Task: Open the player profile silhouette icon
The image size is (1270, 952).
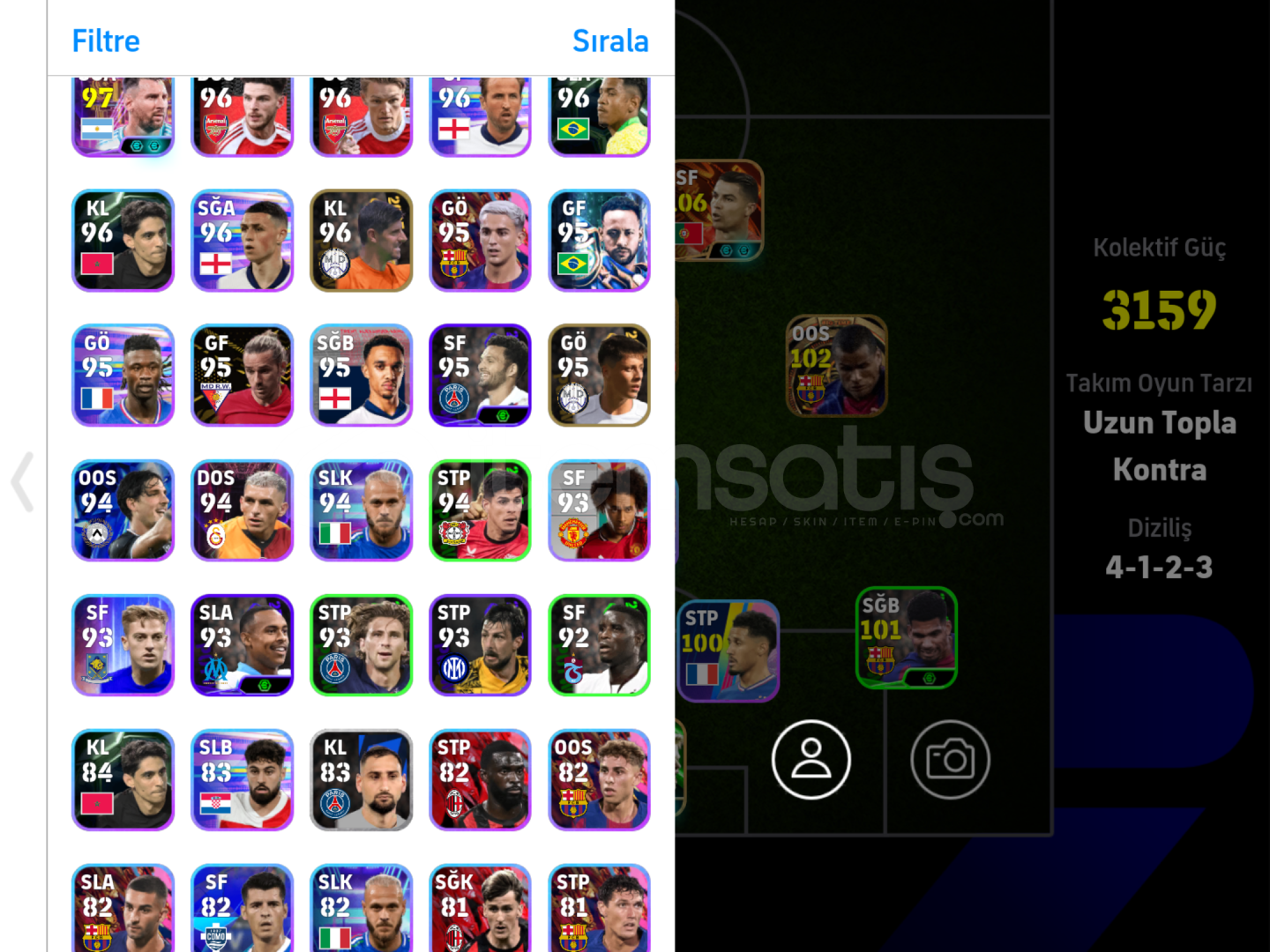Action: click(811, 759)
